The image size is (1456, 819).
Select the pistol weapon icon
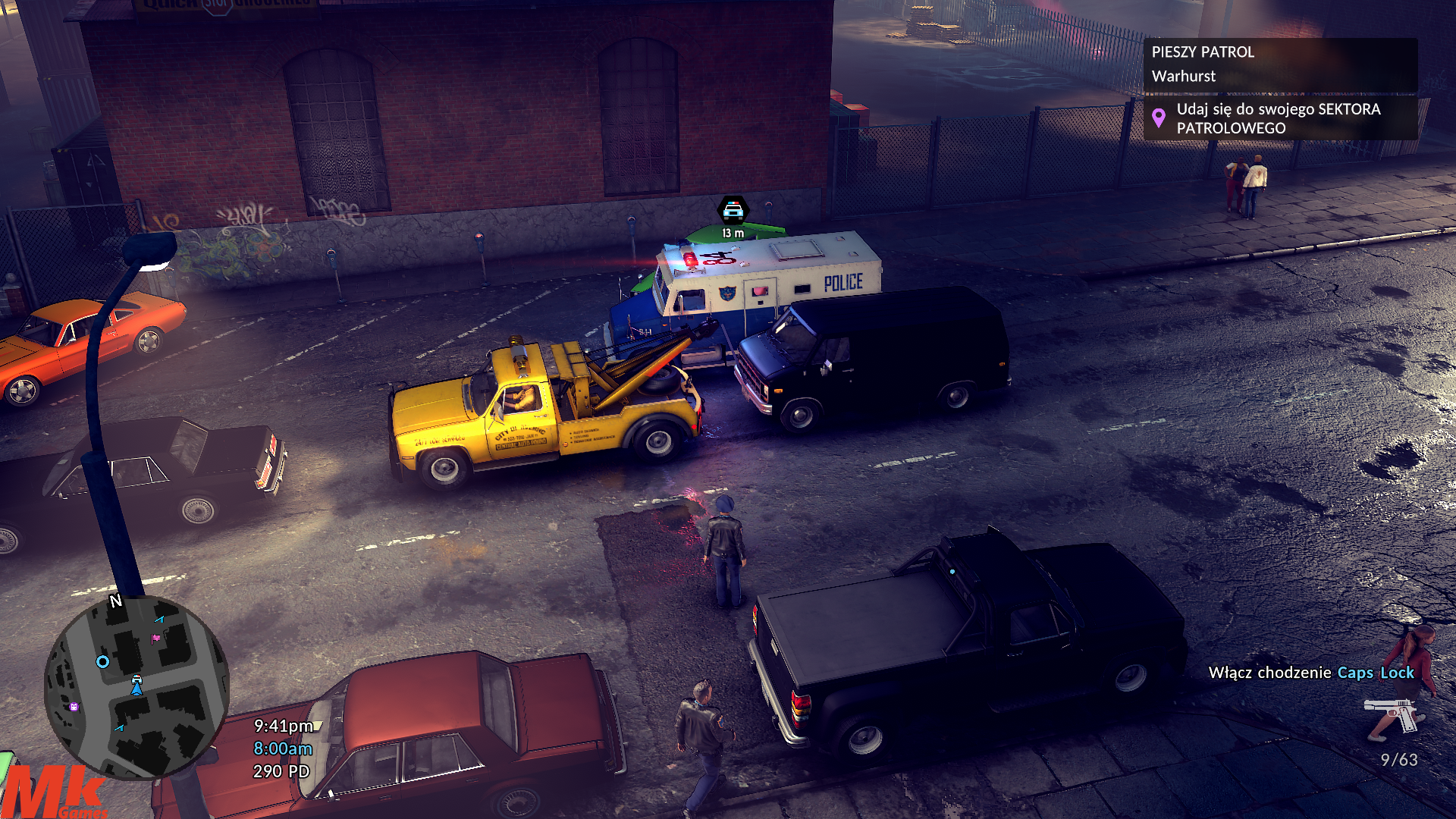point(1390,714)
